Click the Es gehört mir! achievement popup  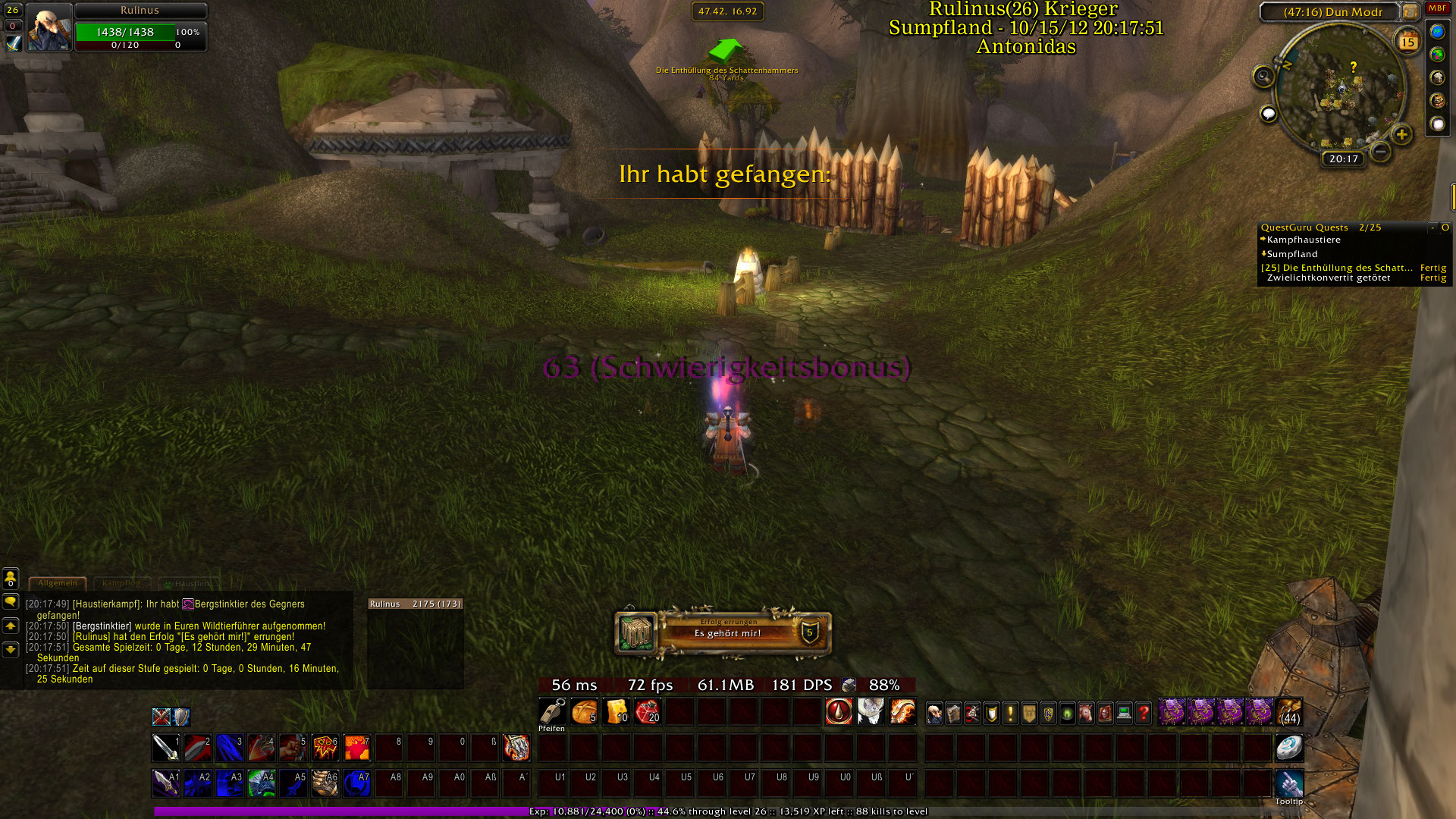(723, 632)
